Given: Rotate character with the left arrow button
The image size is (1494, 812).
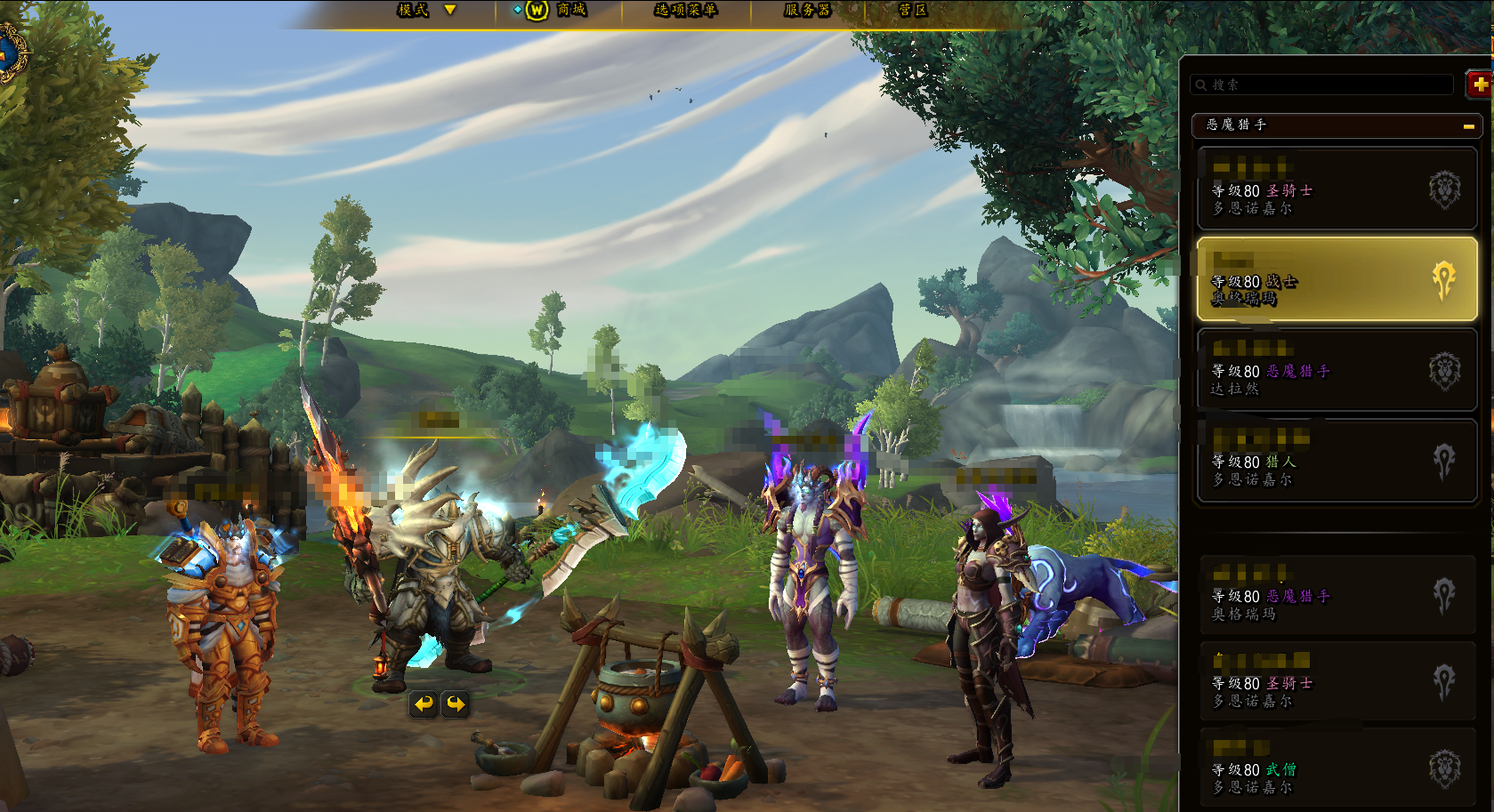Looking at the screenshot, I should [x=424, y=704].
